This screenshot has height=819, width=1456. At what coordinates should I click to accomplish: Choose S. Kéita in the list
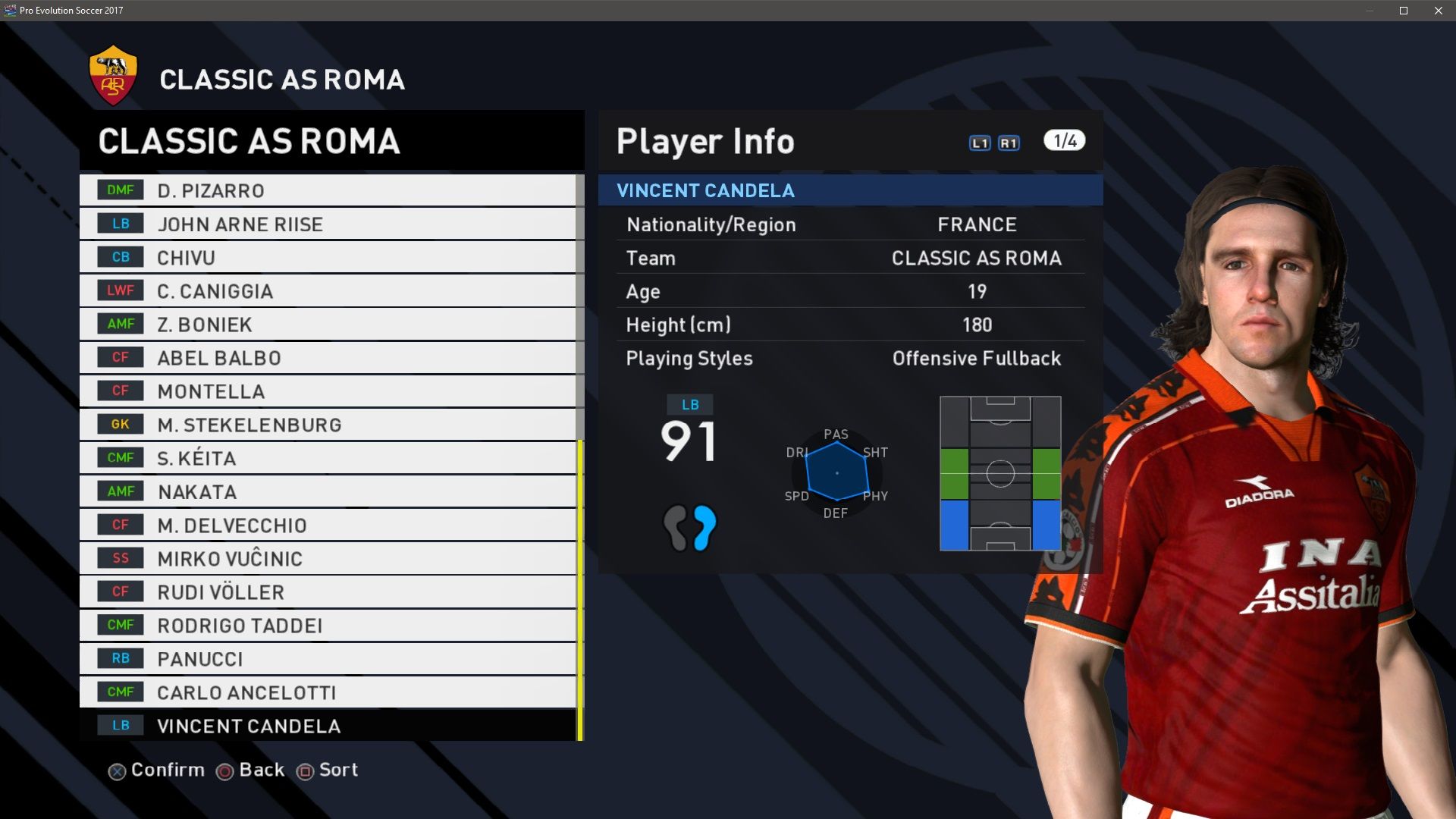point(328,457)
